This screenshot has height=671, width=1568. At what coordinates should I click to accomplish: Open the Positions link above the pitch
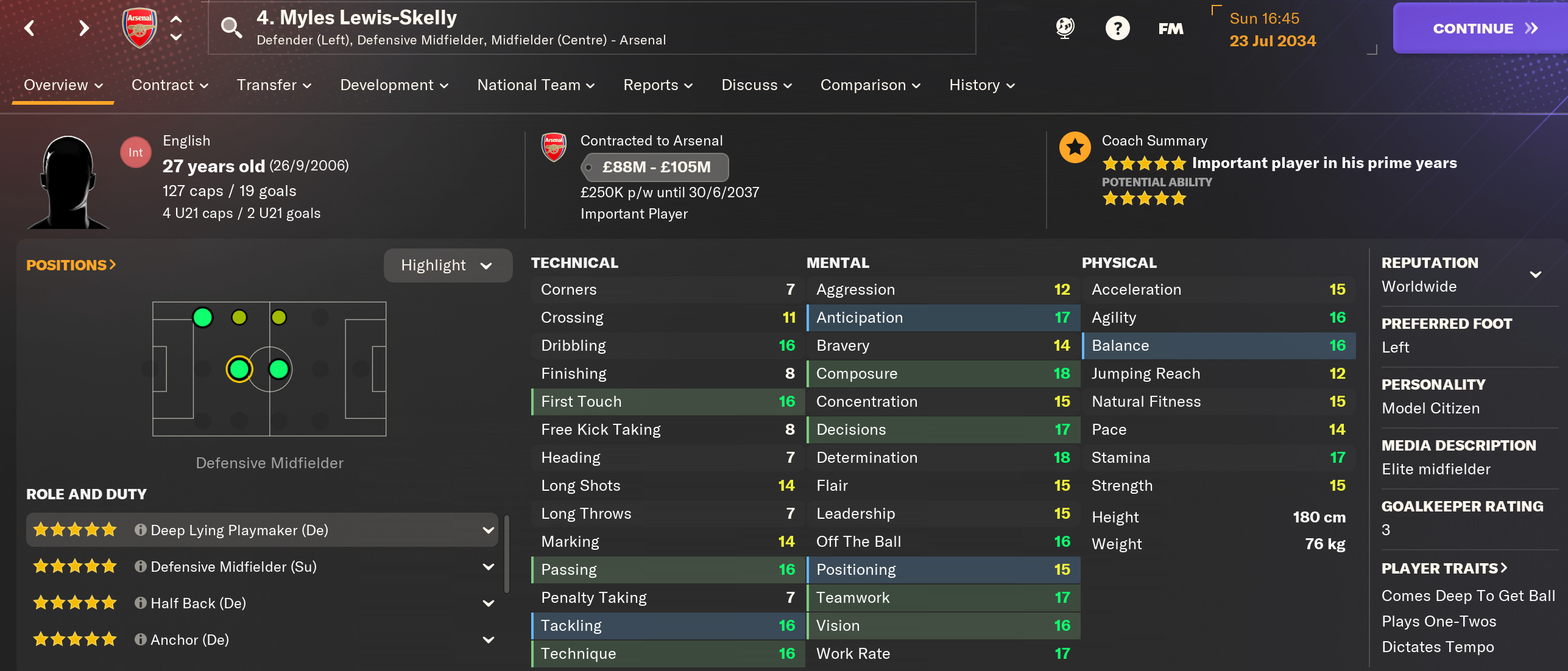pos(71,265)
